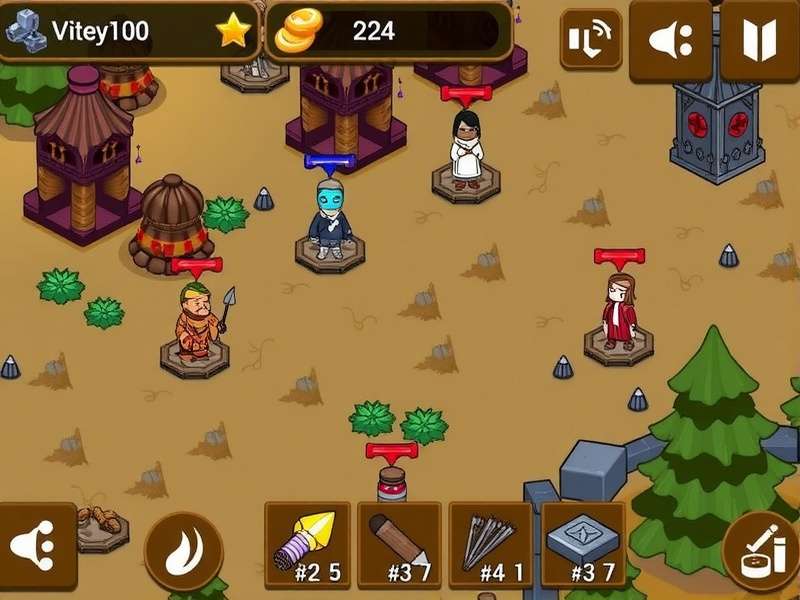Choose the bundle of arrows slot

(x=490, y=545)
